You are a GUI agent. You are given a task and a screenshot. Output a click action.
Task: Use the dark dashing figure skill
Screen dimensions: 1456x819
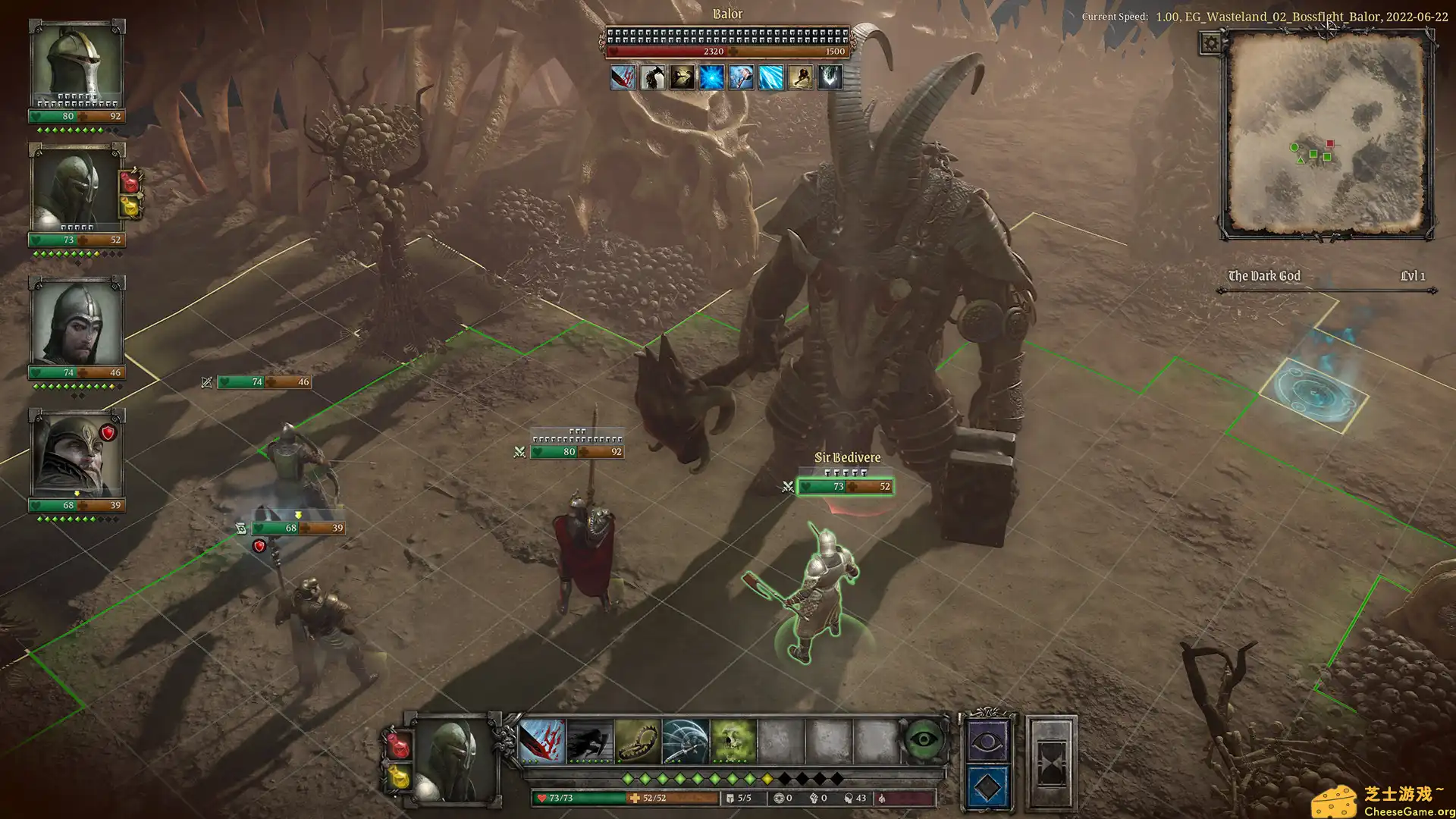pyautogui.click(x=589, y=741)
